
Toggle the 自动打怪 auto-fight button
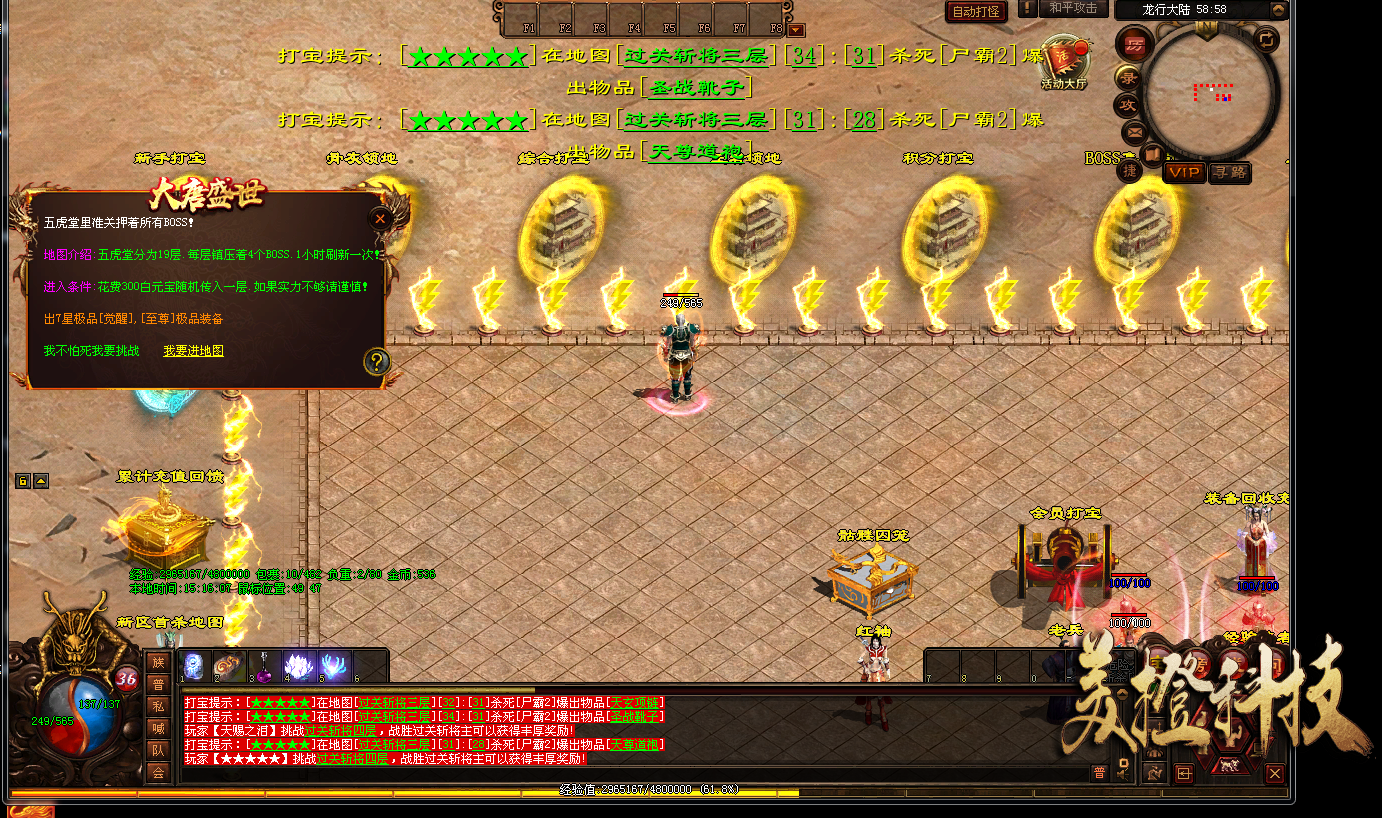click(x=976, y=12)
